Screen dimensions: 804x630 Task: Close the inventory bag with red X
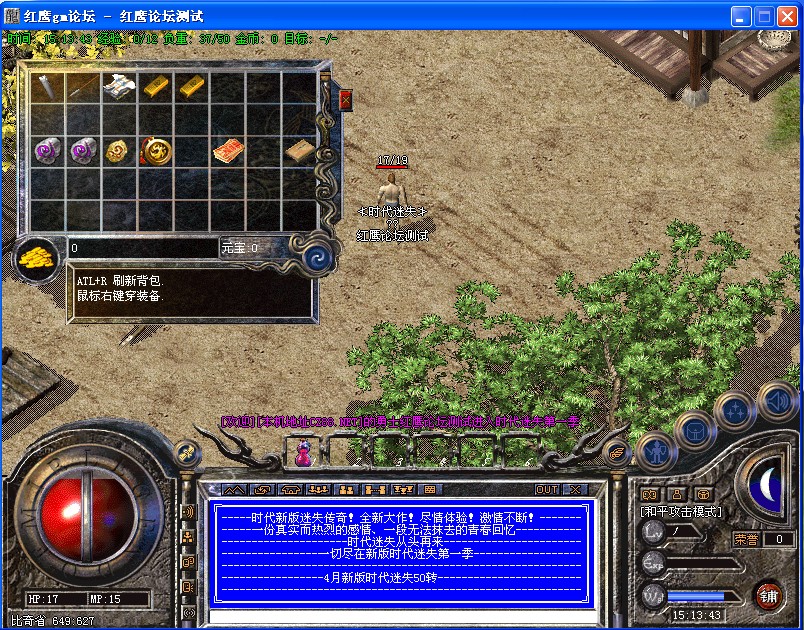346,100
